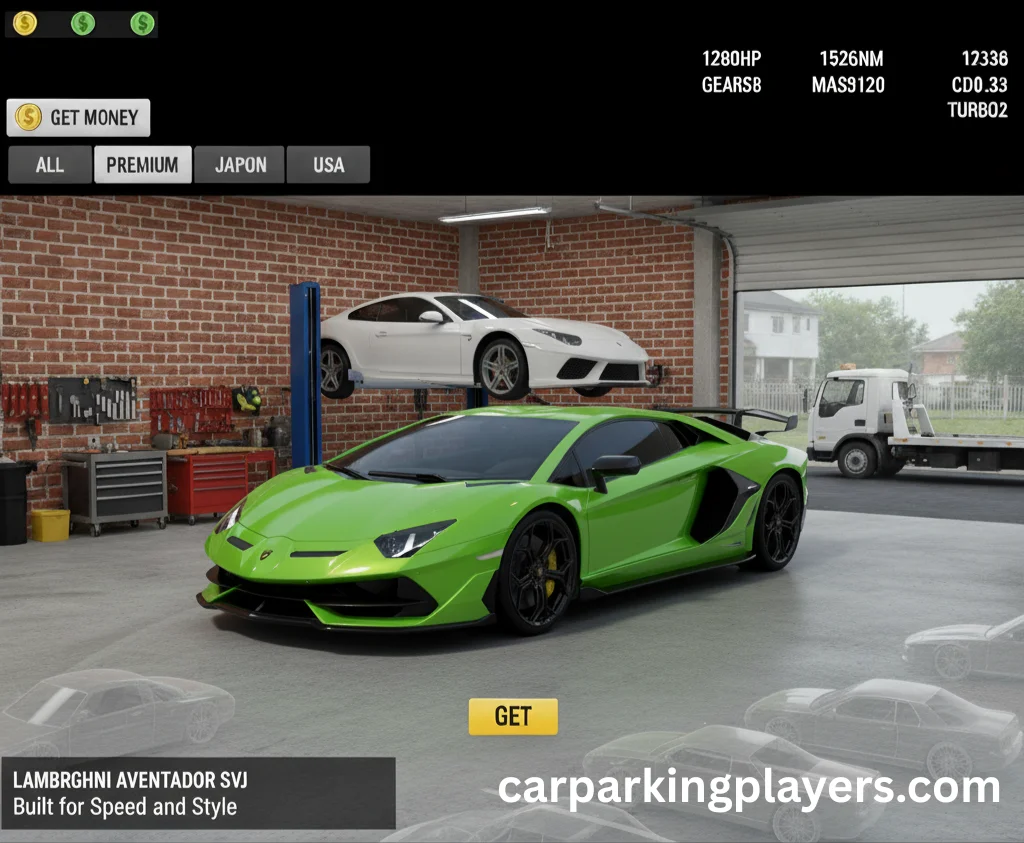Image resolution: width=1024 pixels, height=843 pixels.
Task: Click the yellow GET button
Action: point(513,716)
